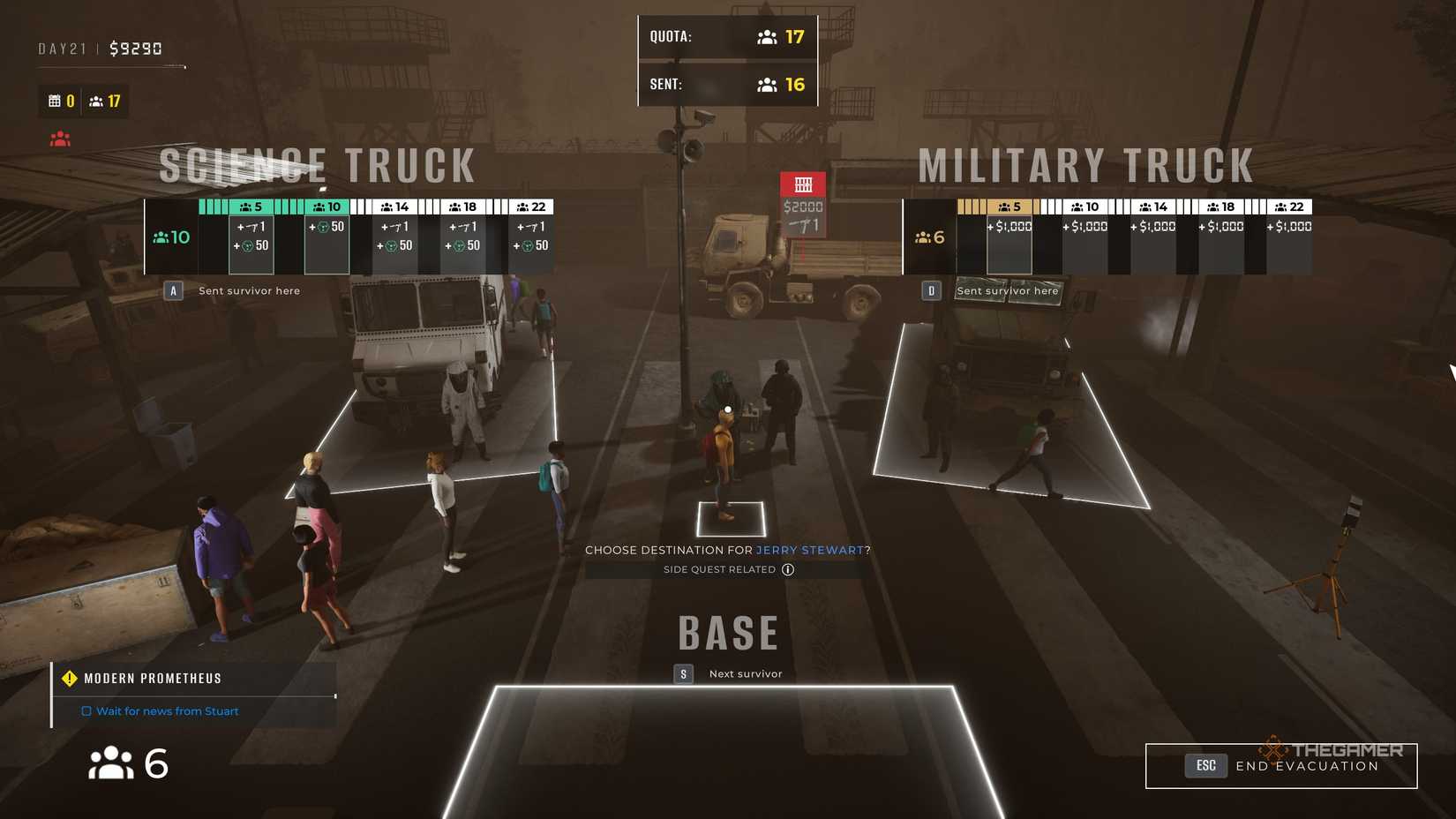The width and height of the screenshot is (1456, 819).
Task: Expand the tier 18 milestone on Science Truck
Action: 462,206
